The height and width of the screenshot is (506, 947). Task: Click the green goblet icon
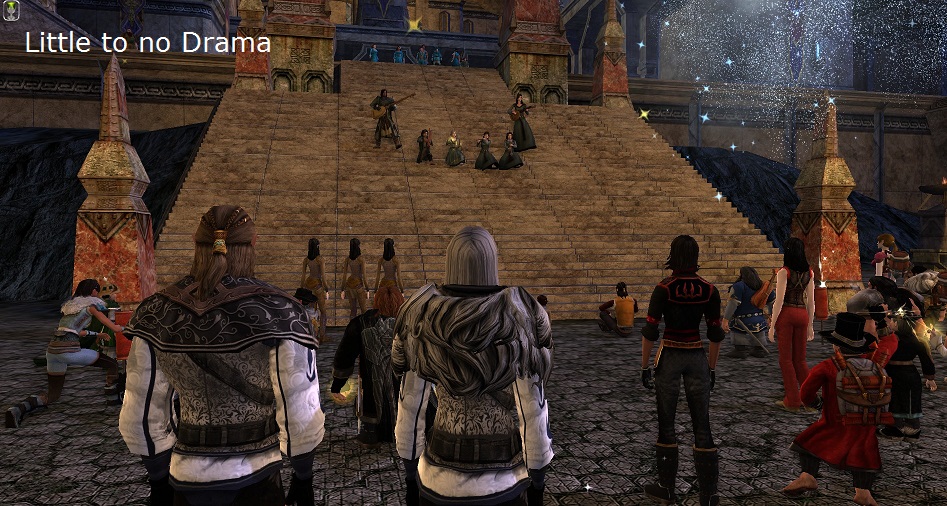coord(10,11)
